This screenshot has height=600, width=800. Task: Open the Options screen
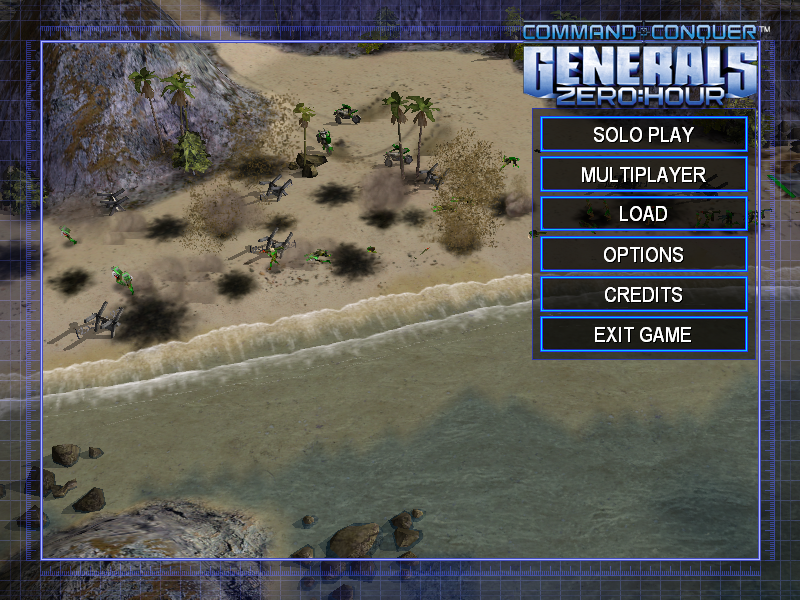[643, 254]
